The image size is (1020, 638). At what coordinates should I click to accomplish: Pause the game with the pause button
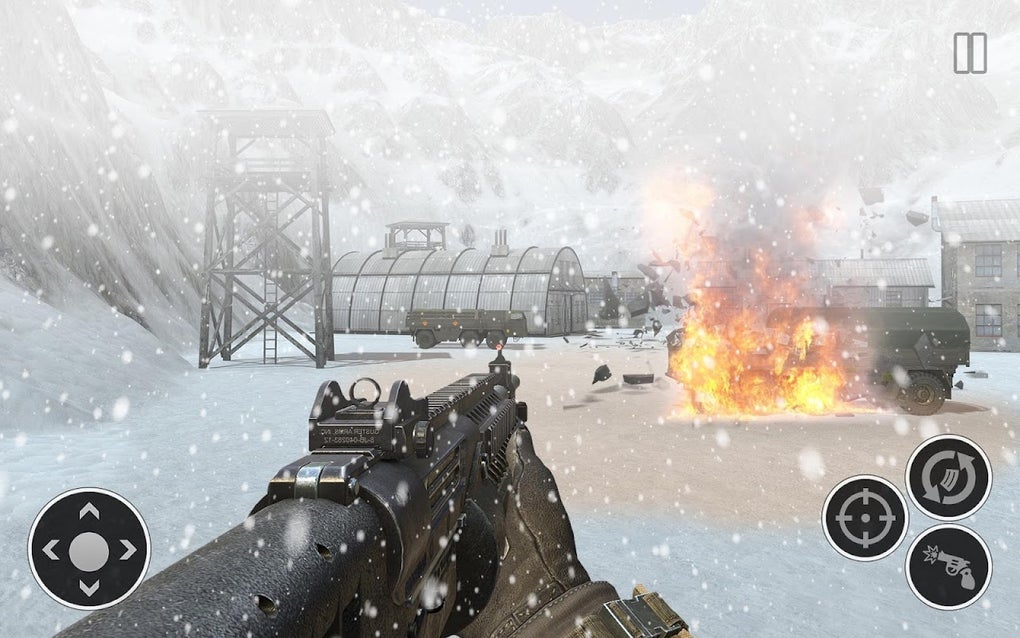pyautogui.click(x=969, y=53)
